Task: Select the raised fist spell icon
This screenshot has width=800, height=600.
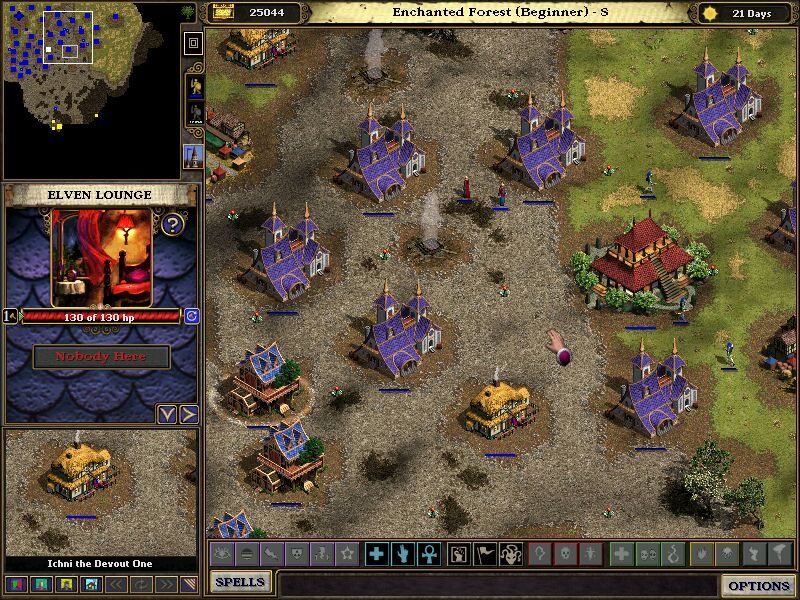Action: [x=458, y=553]
